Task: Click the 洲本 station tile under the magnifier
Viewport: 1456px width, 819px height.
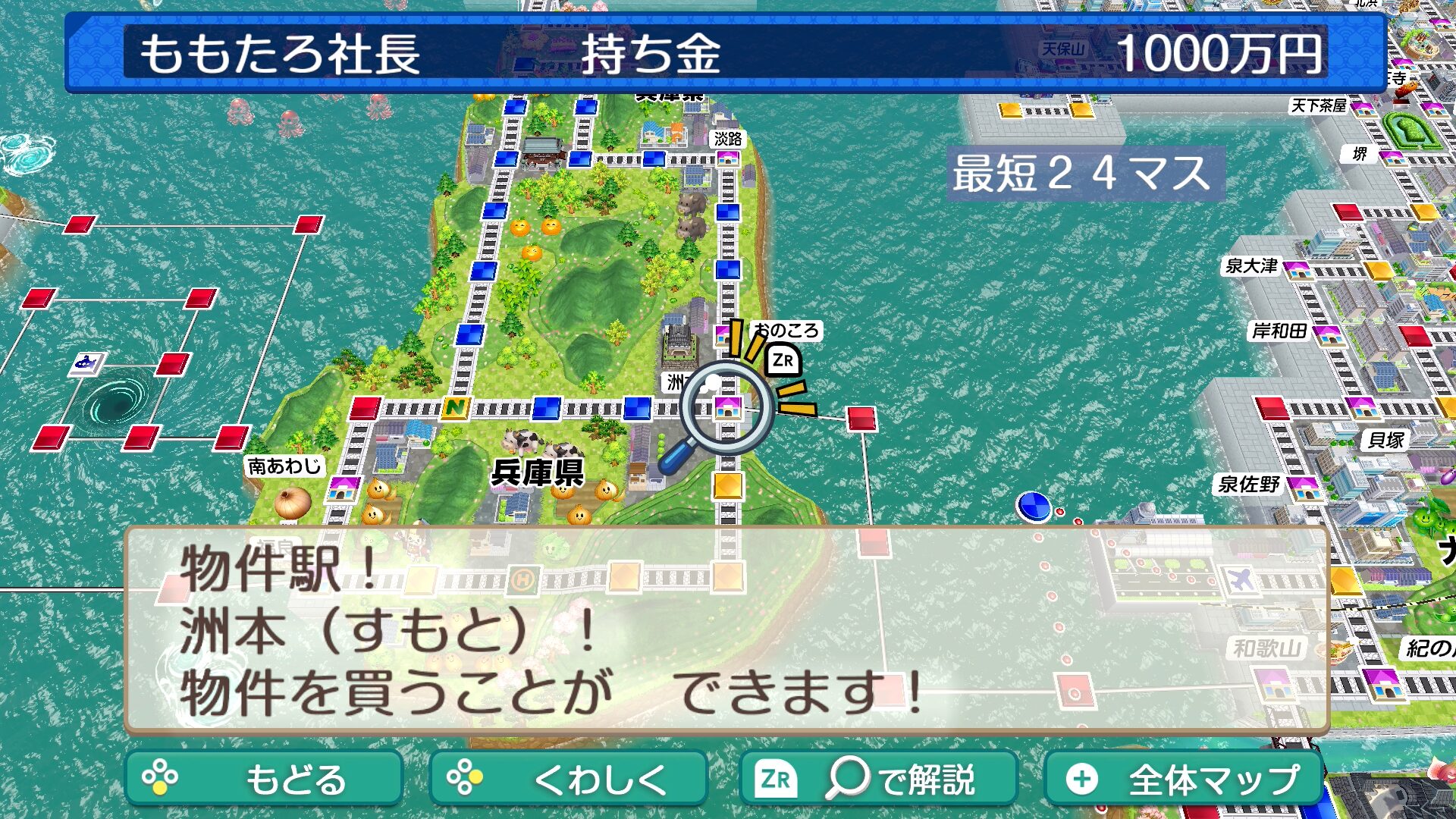Action: tap(727, 408)
